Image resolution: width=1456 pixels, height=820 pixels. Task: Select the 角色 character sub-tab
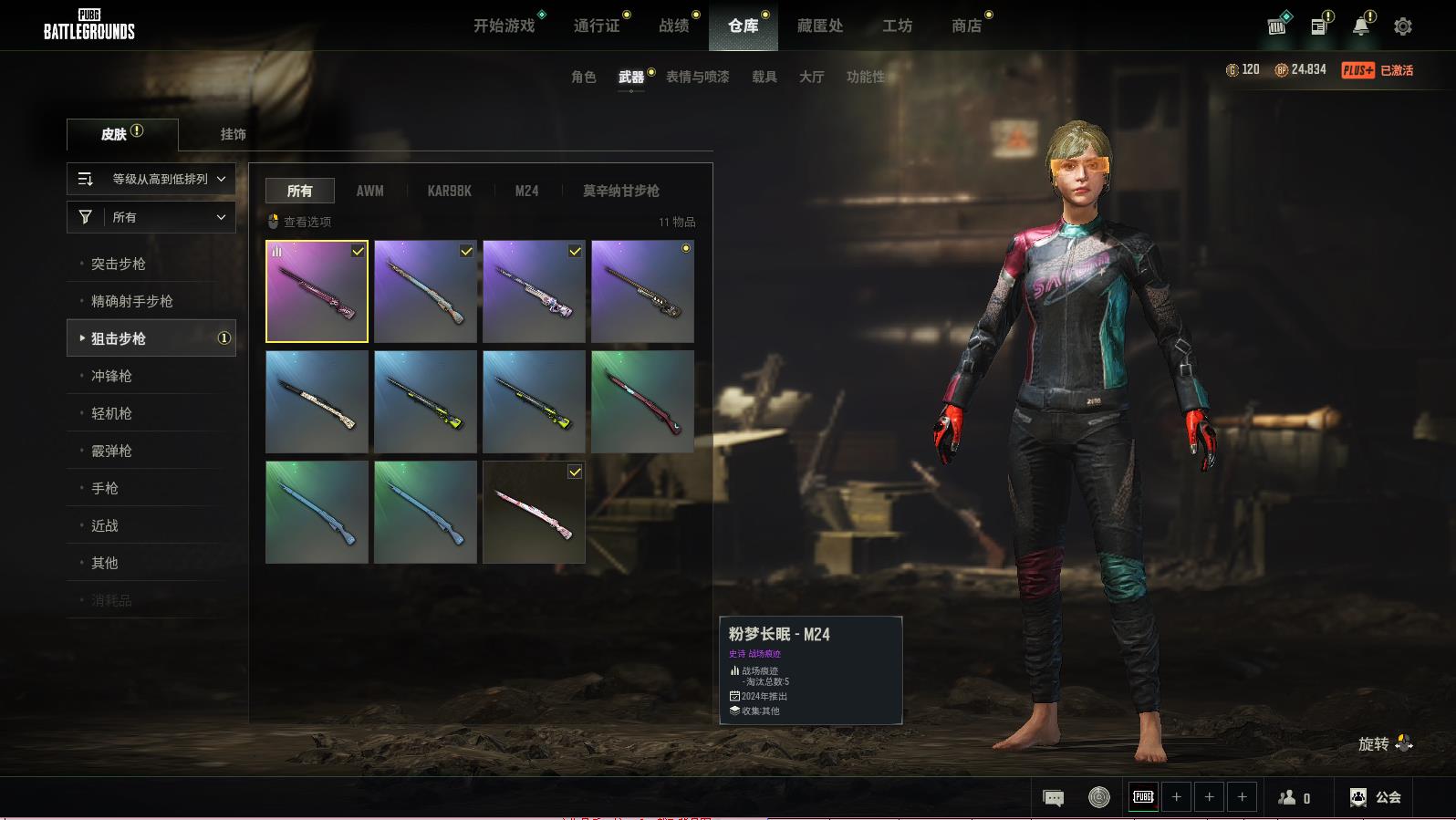tap(583, 77)
